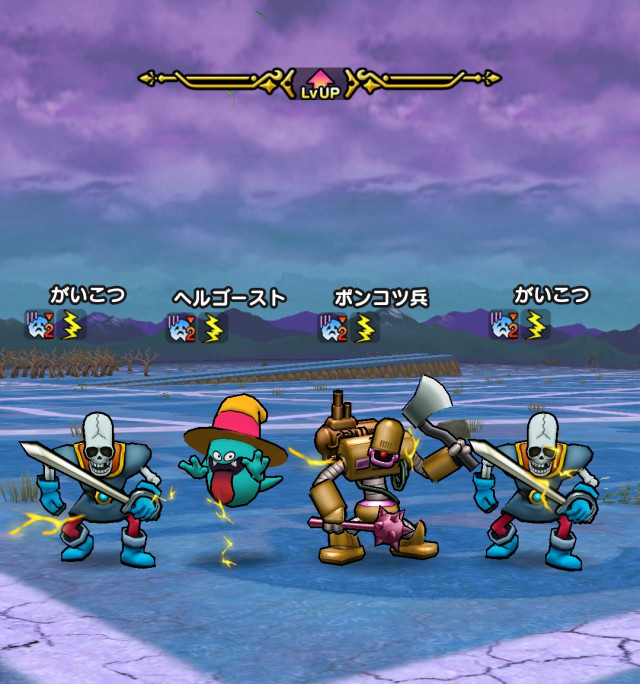Tap the LvUP arrow indicator

[x=320, y=80]
